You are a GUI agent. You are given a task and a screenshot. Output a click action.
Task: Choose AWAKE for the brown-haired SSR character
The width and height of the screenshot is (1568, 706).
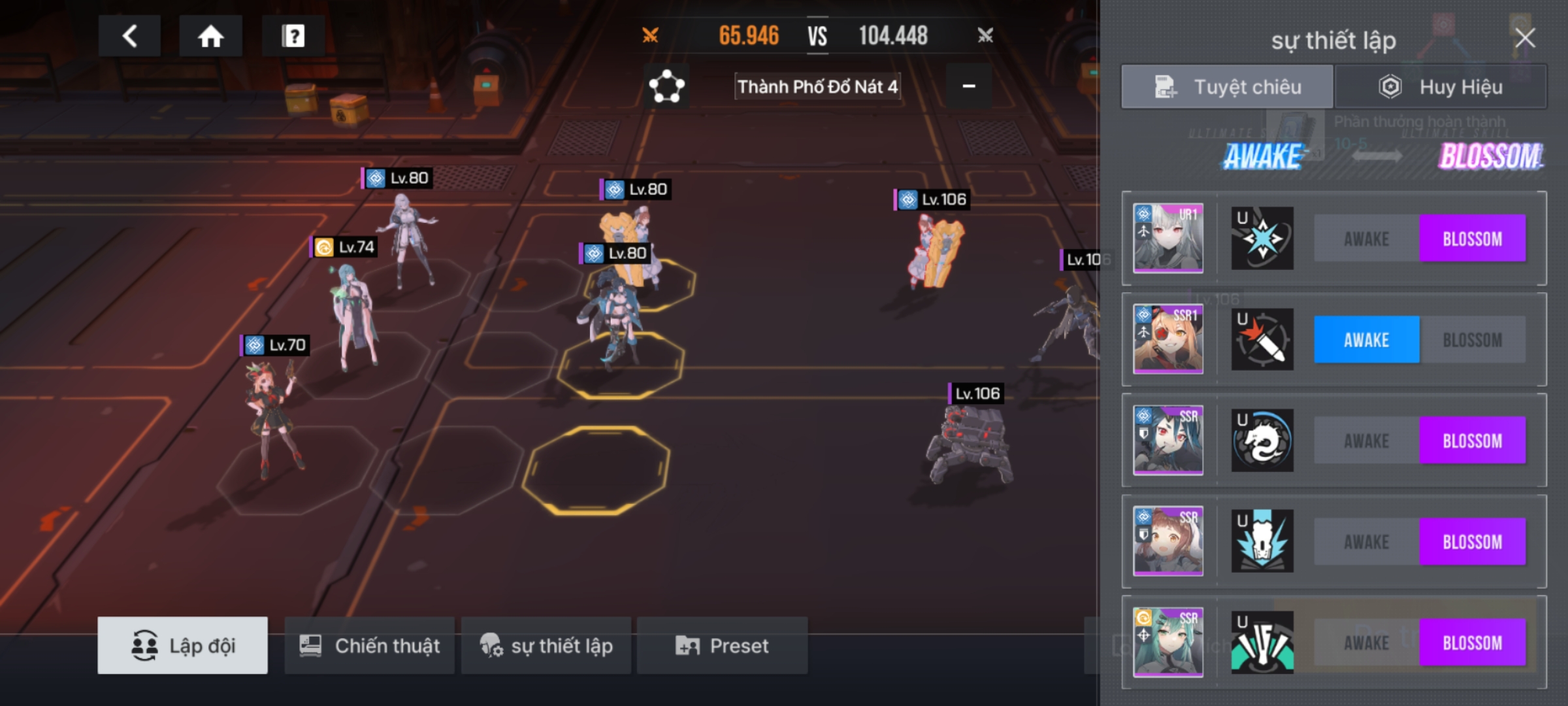click(1366, 542)
